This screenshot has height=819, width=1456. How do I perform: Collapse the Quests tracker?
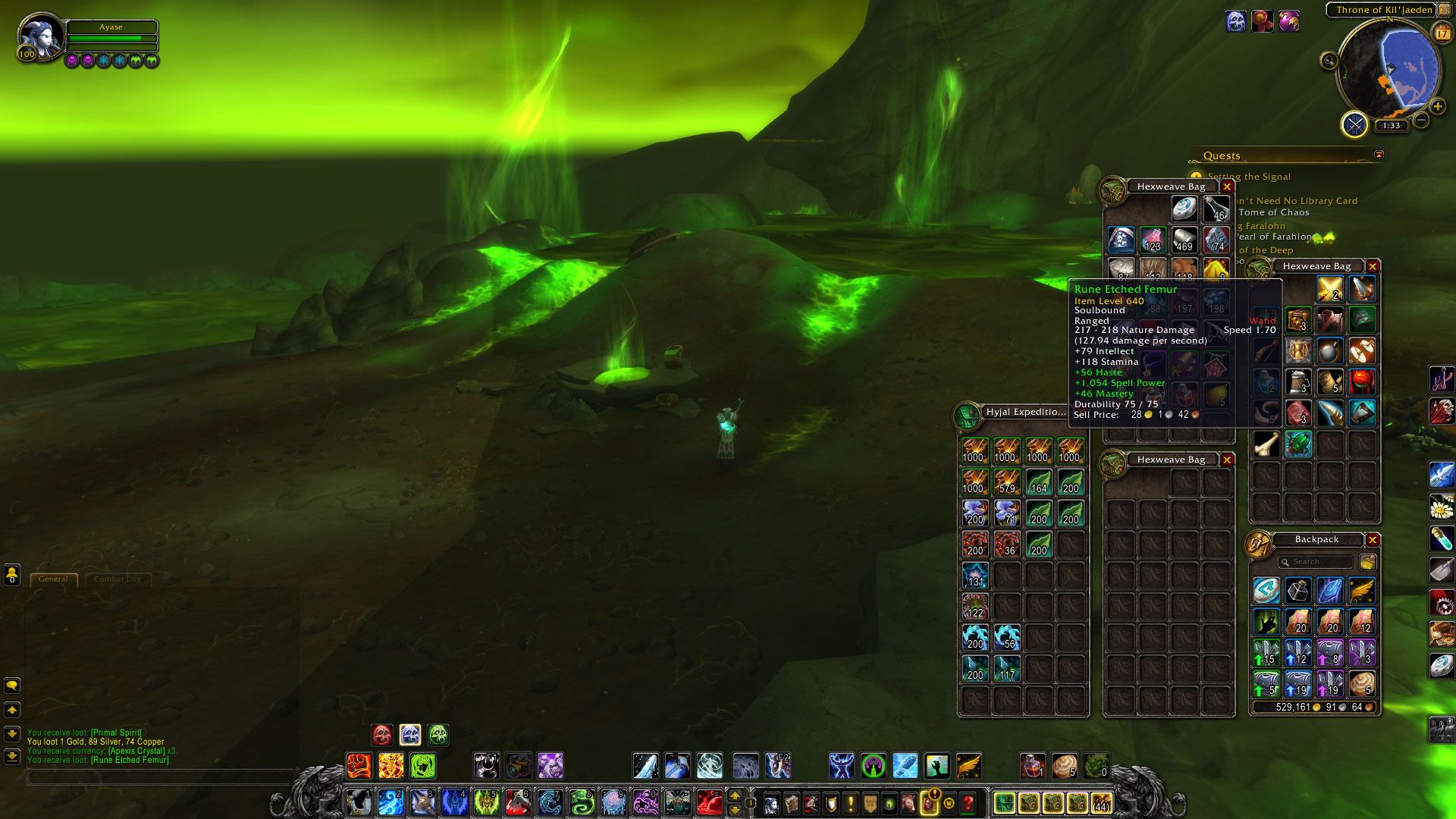coord(1379,155)
